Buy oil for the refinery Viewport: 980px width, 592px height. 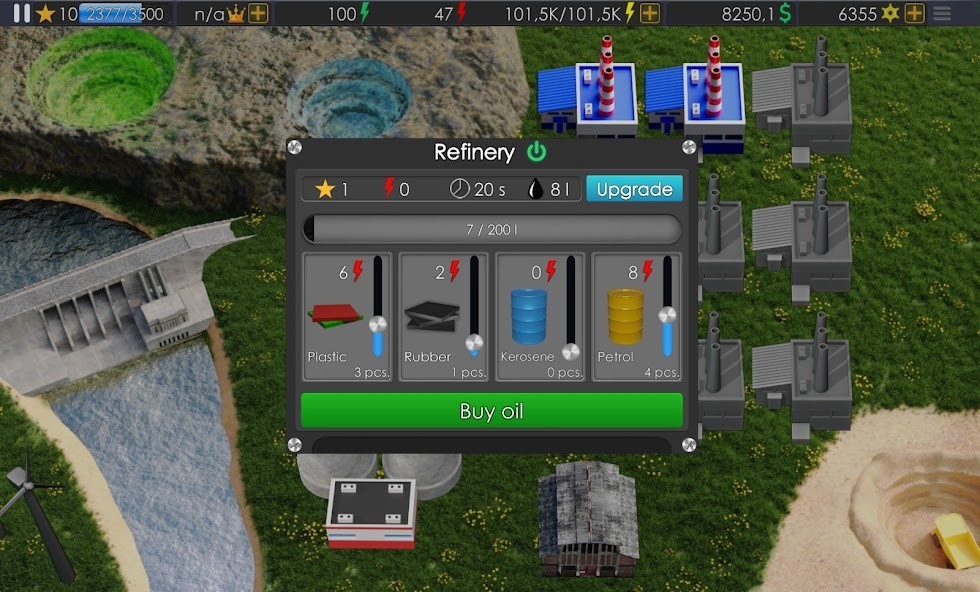point(491,411)
